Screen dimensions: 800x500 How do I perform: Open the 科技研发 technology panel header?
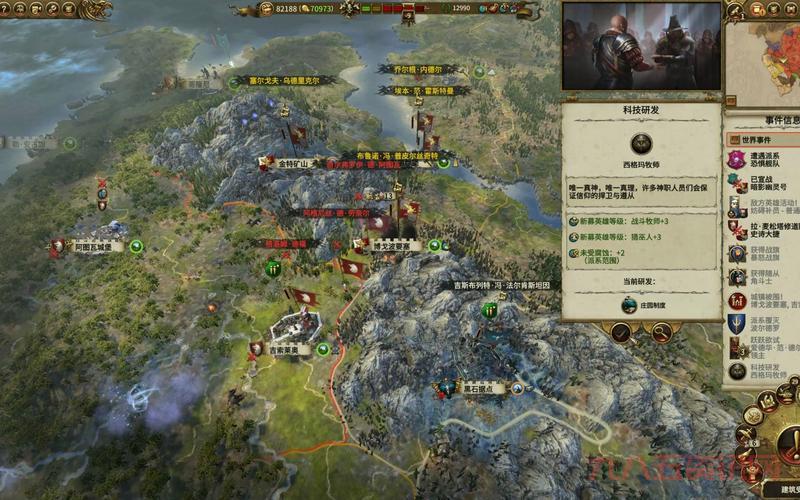(640, 109)
